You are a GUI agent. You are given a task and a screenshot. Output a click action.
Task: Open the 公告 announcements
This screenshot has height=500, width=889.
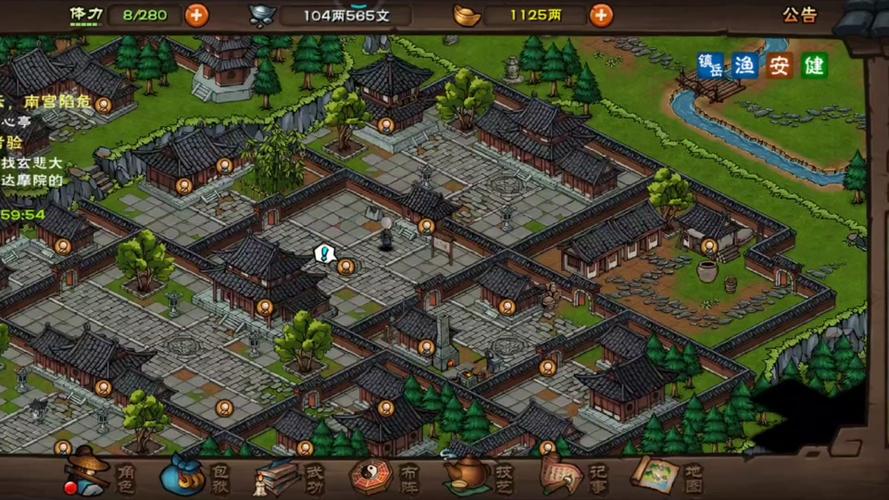coord(799,15)
